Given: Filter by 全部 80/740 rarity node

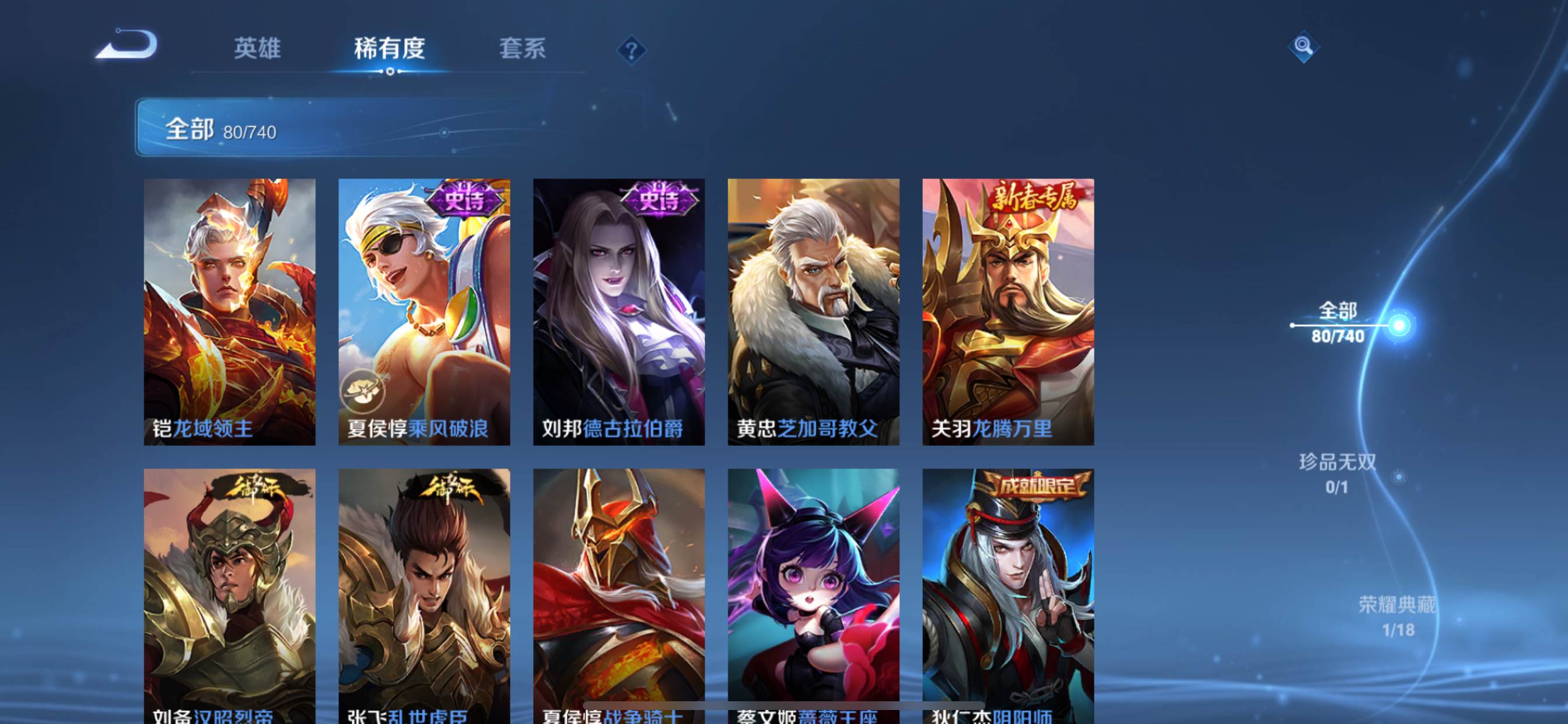Looking at the screenshot, I should [x=1338, y=322].
